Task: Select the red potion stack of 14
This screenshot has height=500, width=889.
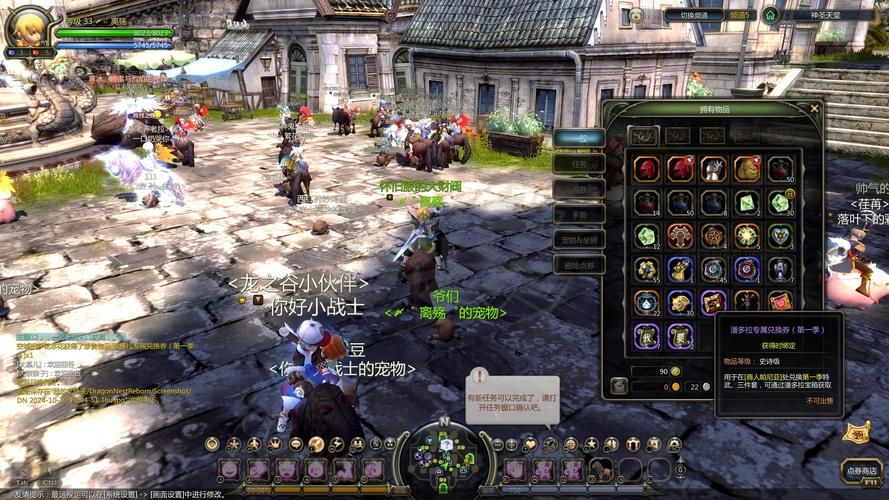Action: 646,203
